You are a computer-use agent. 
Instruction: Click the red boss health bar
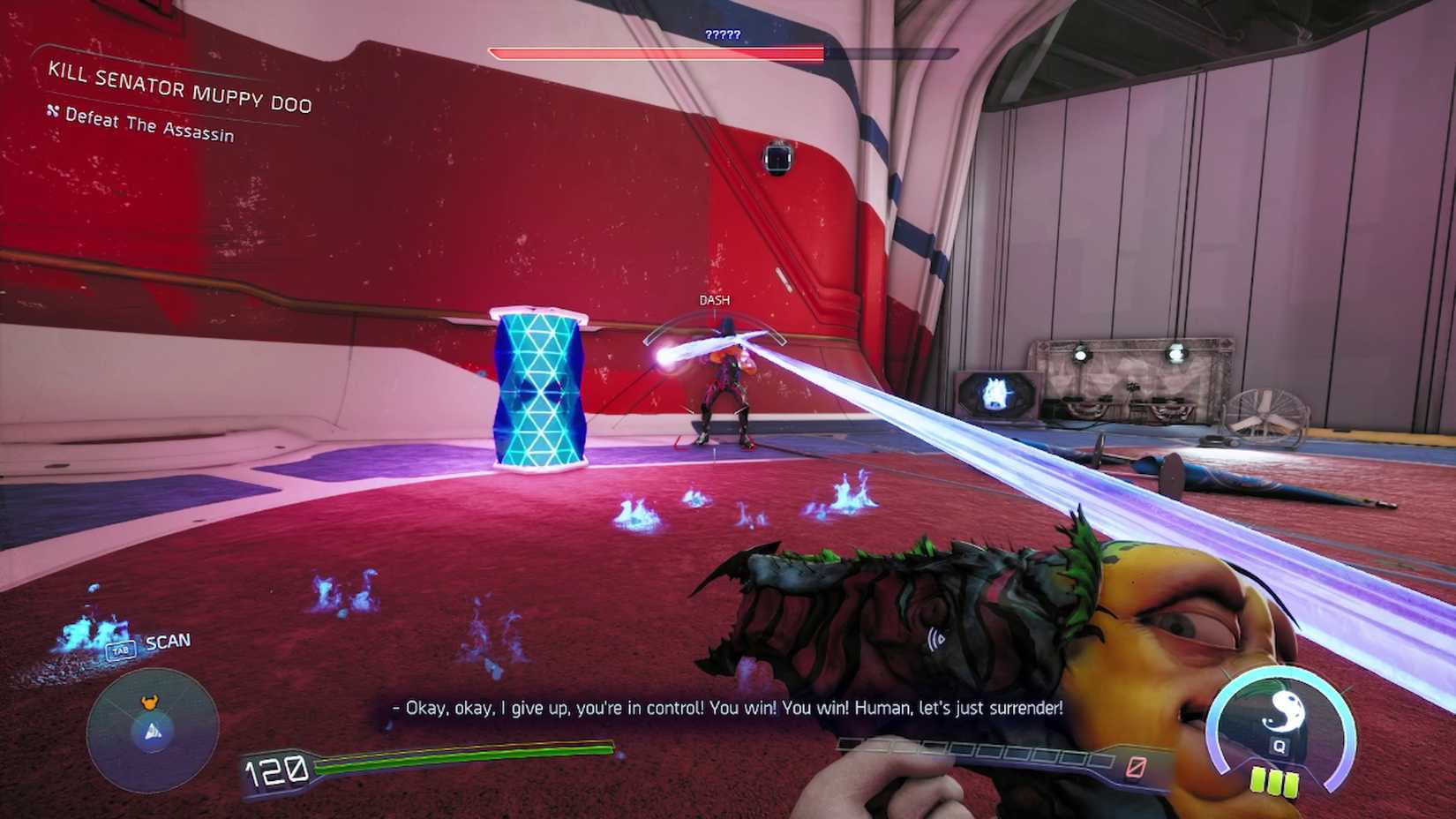tap(656, 53)
